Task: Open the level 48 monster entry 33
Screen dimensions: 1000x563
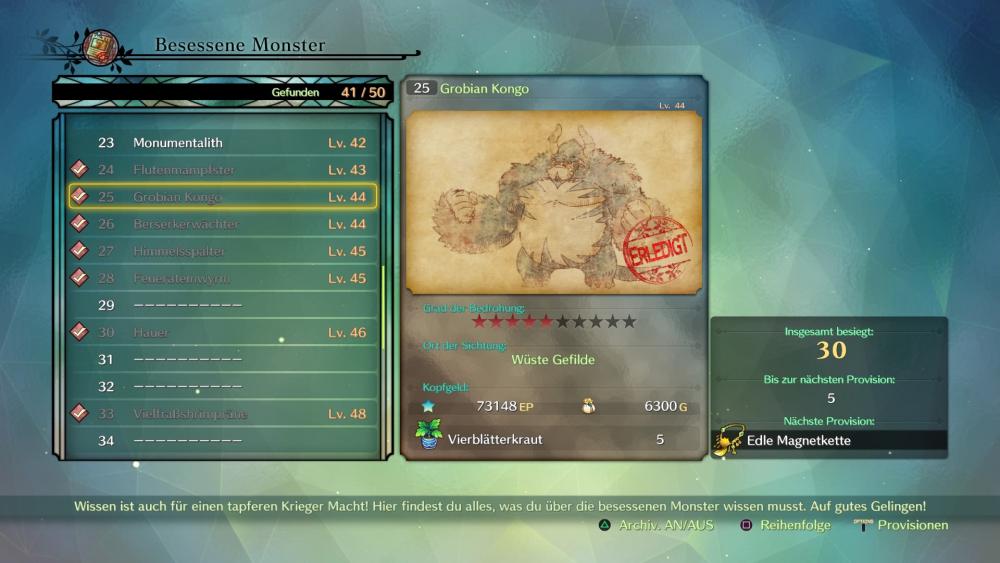Action: [222, 413]
